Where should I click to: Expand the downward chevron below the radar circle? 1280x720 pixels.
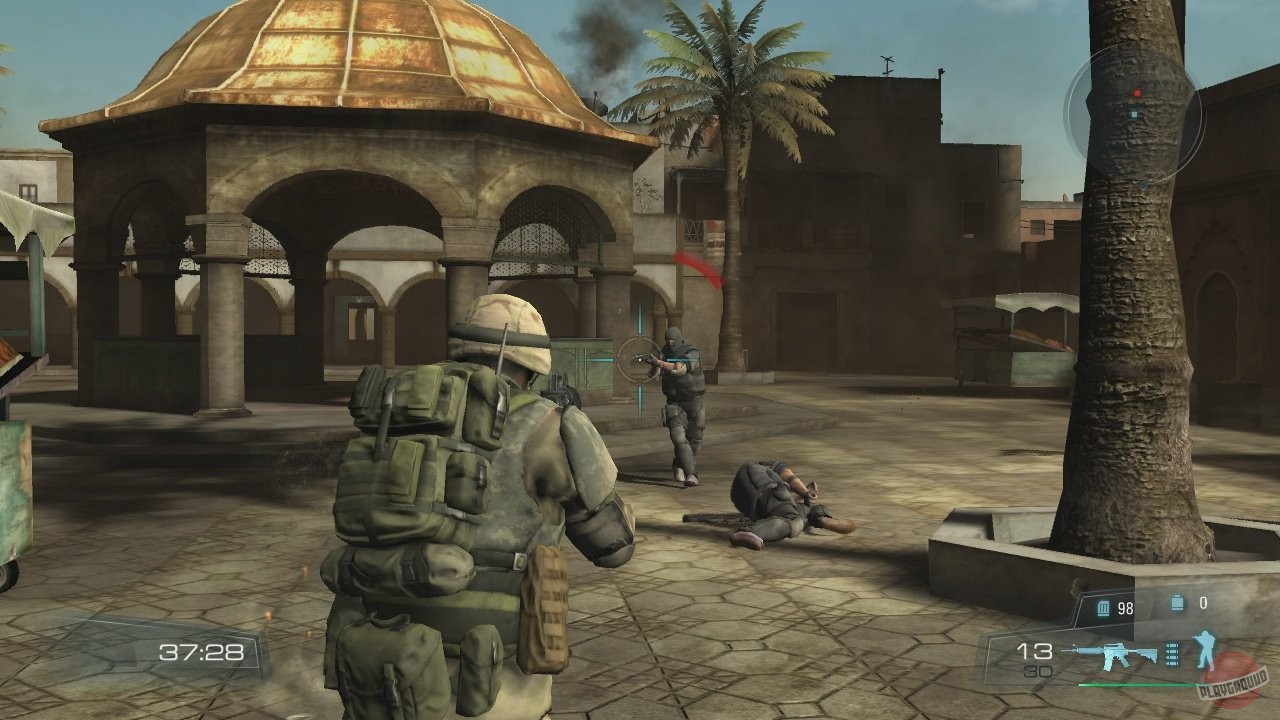(1143, 183)
